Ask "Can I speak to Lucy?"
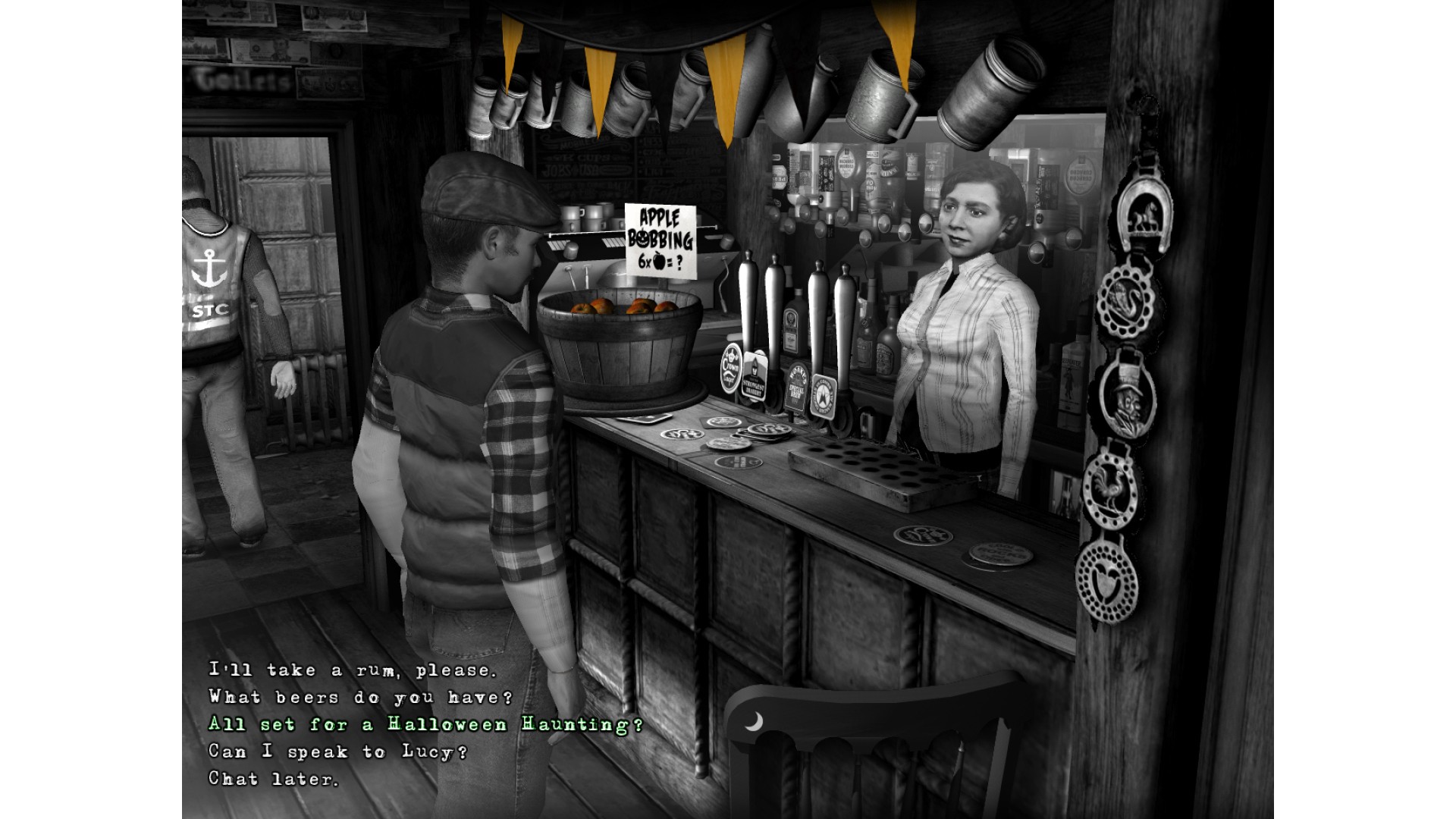The height and width of the screenshot is (819, 1456). click(338, 752)
